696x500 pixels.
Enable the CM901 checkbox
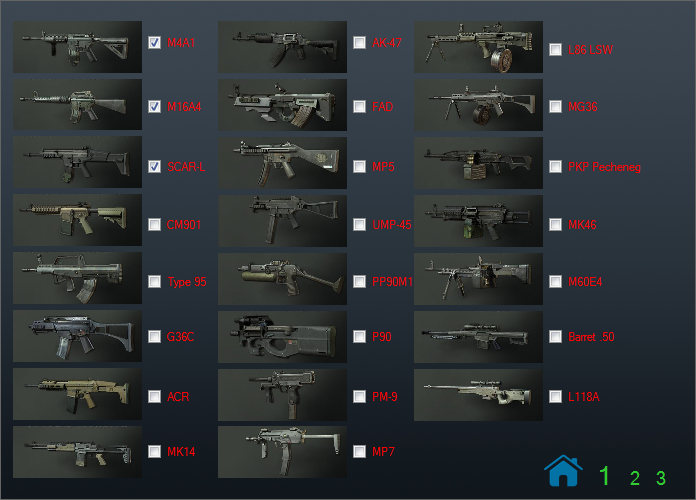154,225
